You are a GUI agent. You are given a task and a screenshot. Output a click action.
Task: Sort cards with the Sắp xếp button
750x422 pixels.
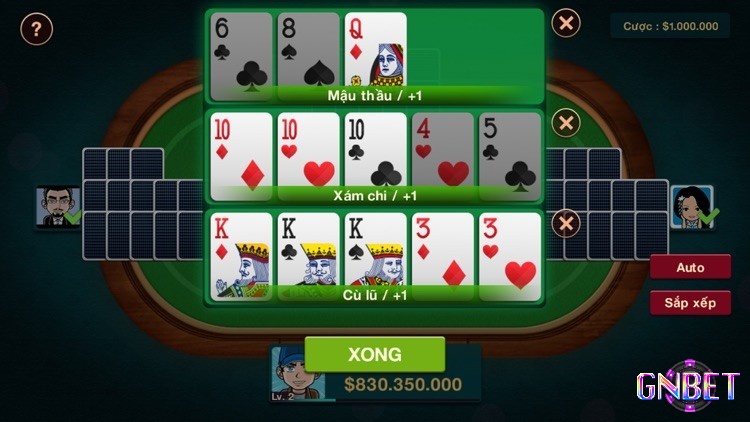point(690,302)
